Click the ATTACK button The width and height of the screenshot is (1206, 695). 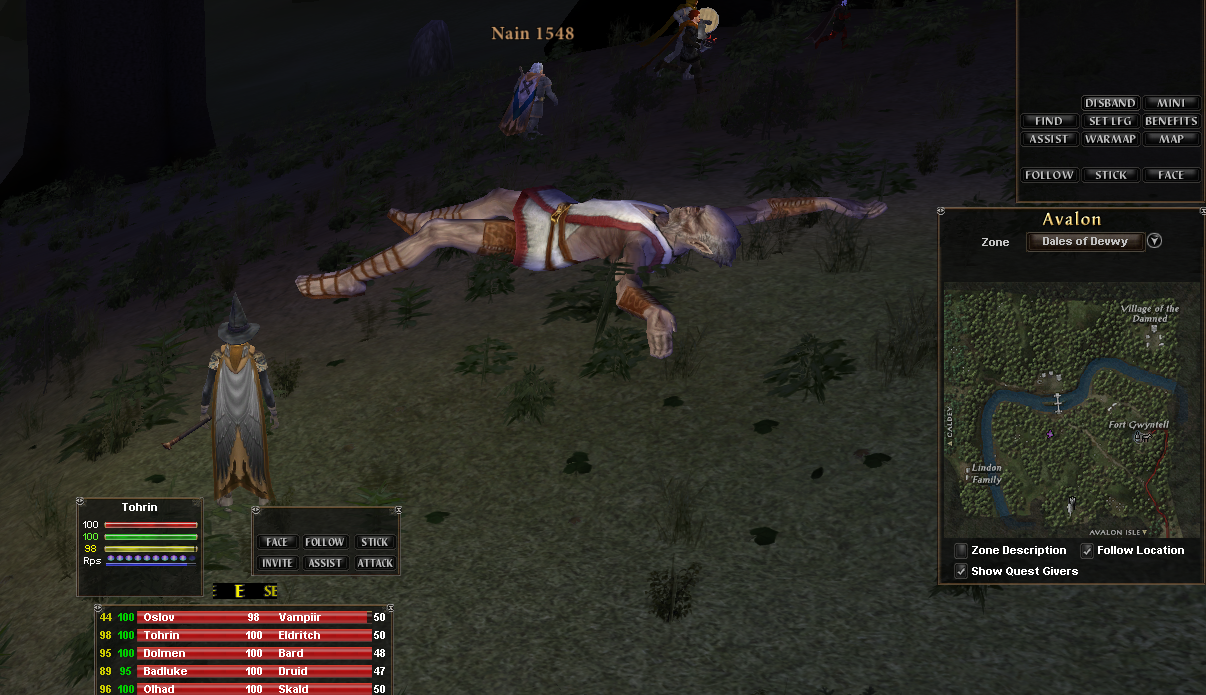[375, 563]
